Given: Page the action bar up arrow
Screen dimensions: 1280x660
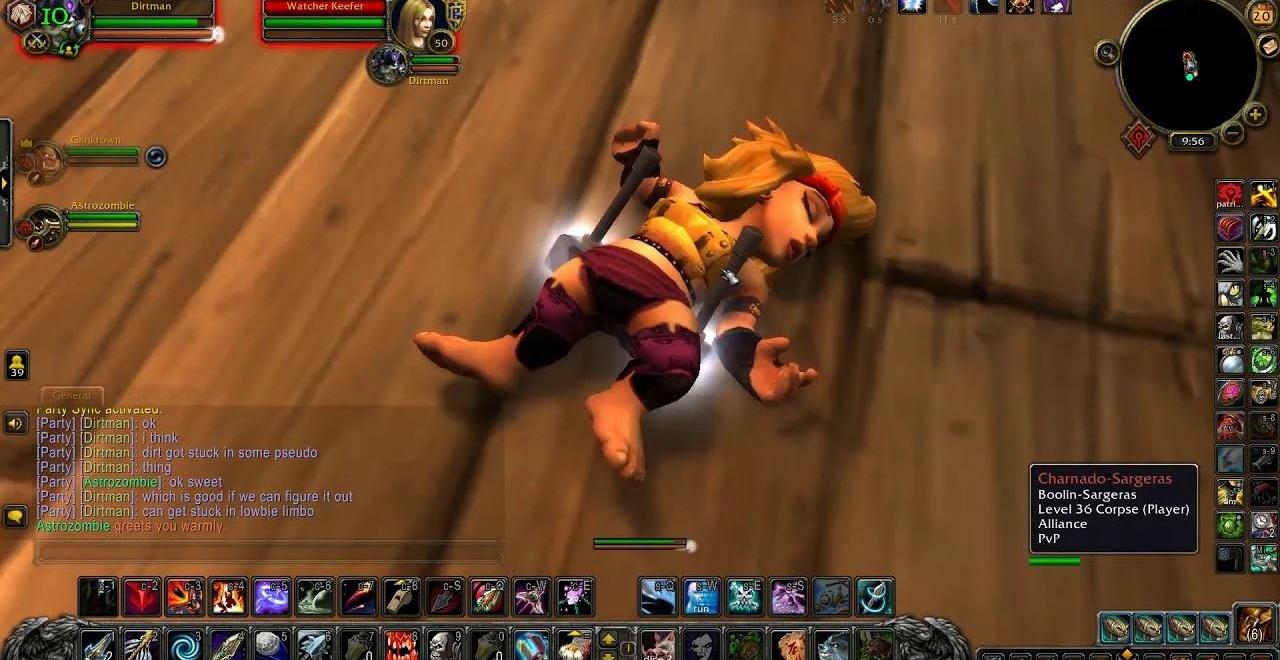Looking at the screenshot, I should click(607, 638).
